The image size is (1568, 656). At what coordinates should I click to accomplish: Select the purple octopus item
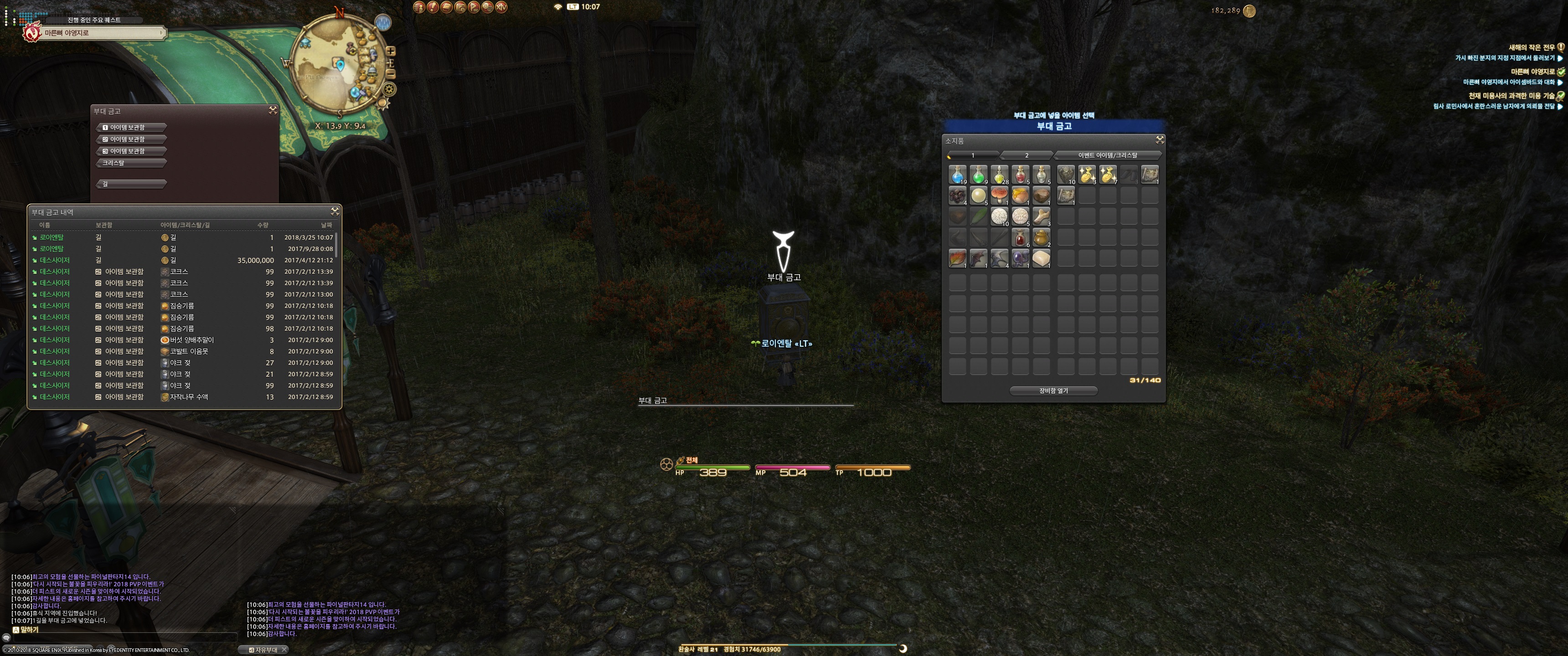tap(1020, 258)
